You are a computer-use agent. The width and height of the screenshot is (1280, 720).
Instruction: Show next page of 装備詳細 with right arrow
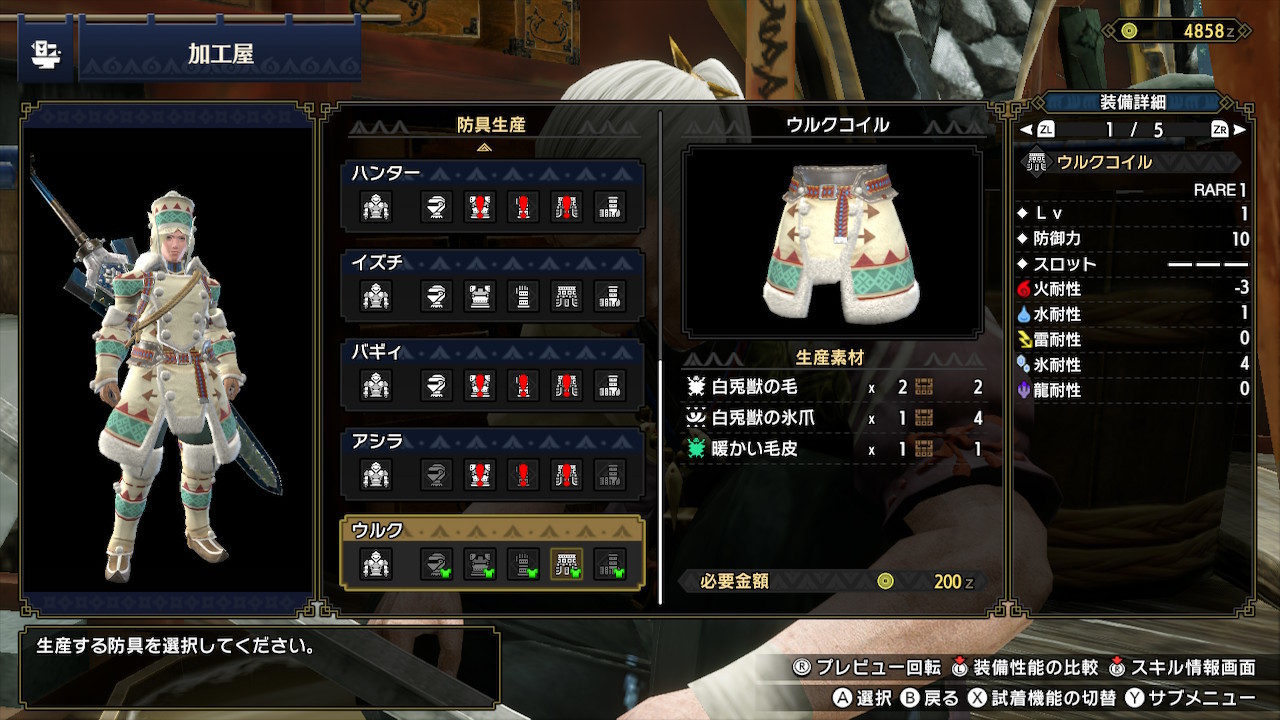click(x=1240, y=130)
